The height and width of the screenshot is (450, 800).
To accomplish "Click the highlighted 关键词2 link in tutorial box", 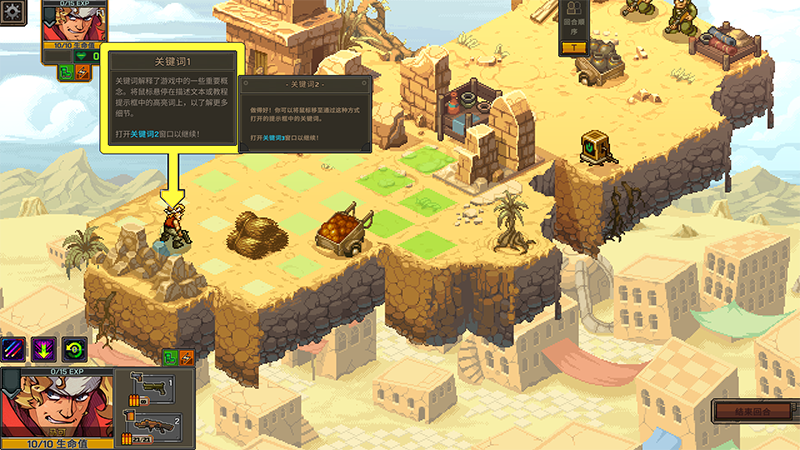I will 144,133.
